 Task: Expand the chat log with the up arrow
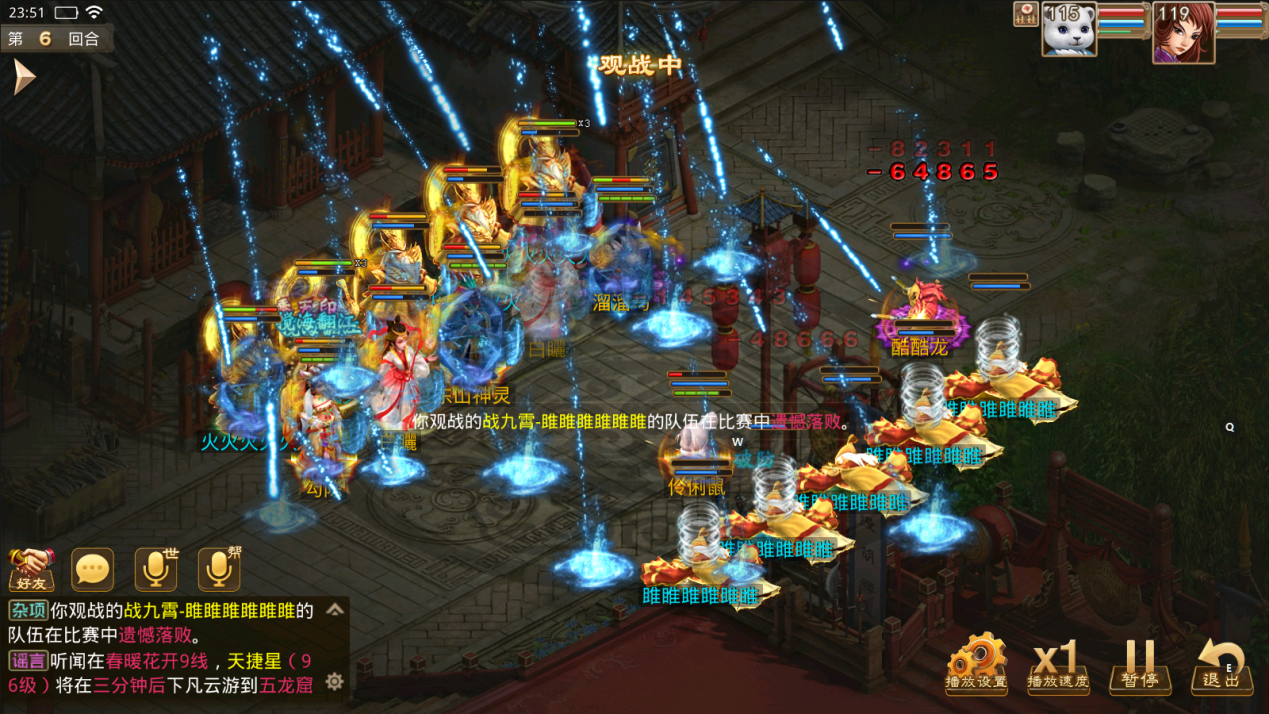[x=335, y=609]
